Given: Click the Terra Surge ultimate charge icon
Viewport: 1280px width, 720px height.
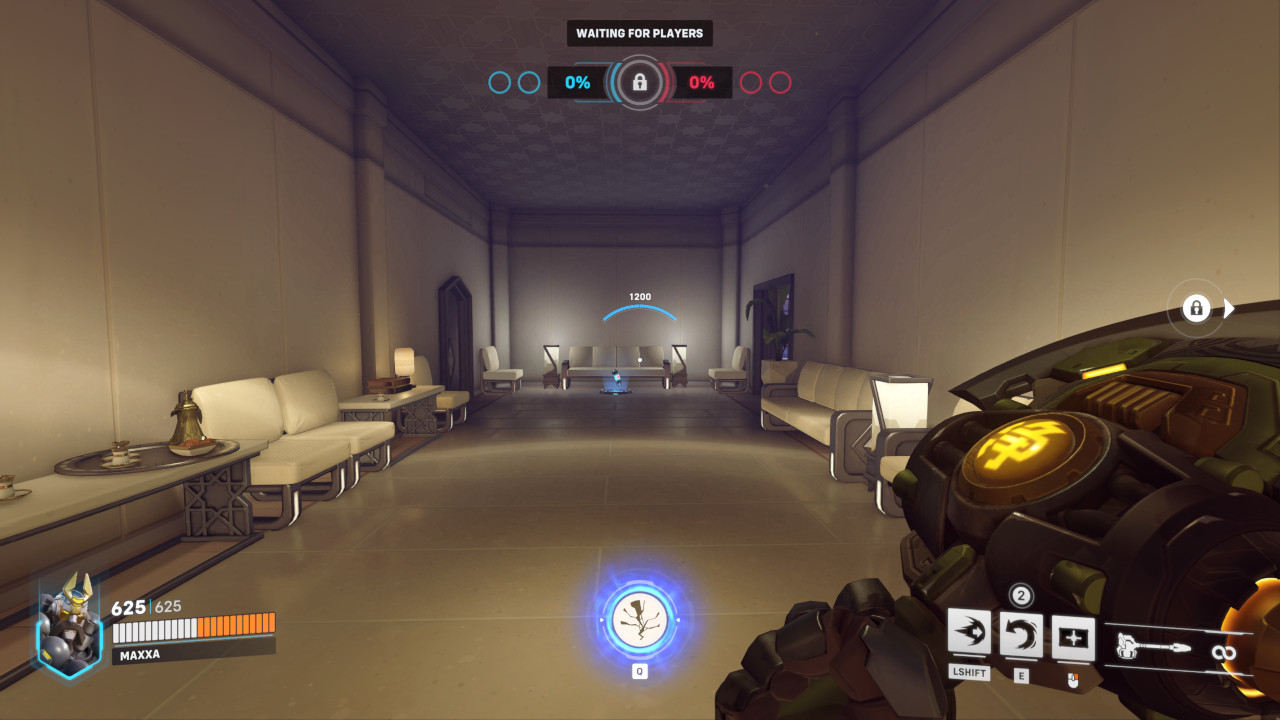Looking at the screenshot, I should point(638,620).
